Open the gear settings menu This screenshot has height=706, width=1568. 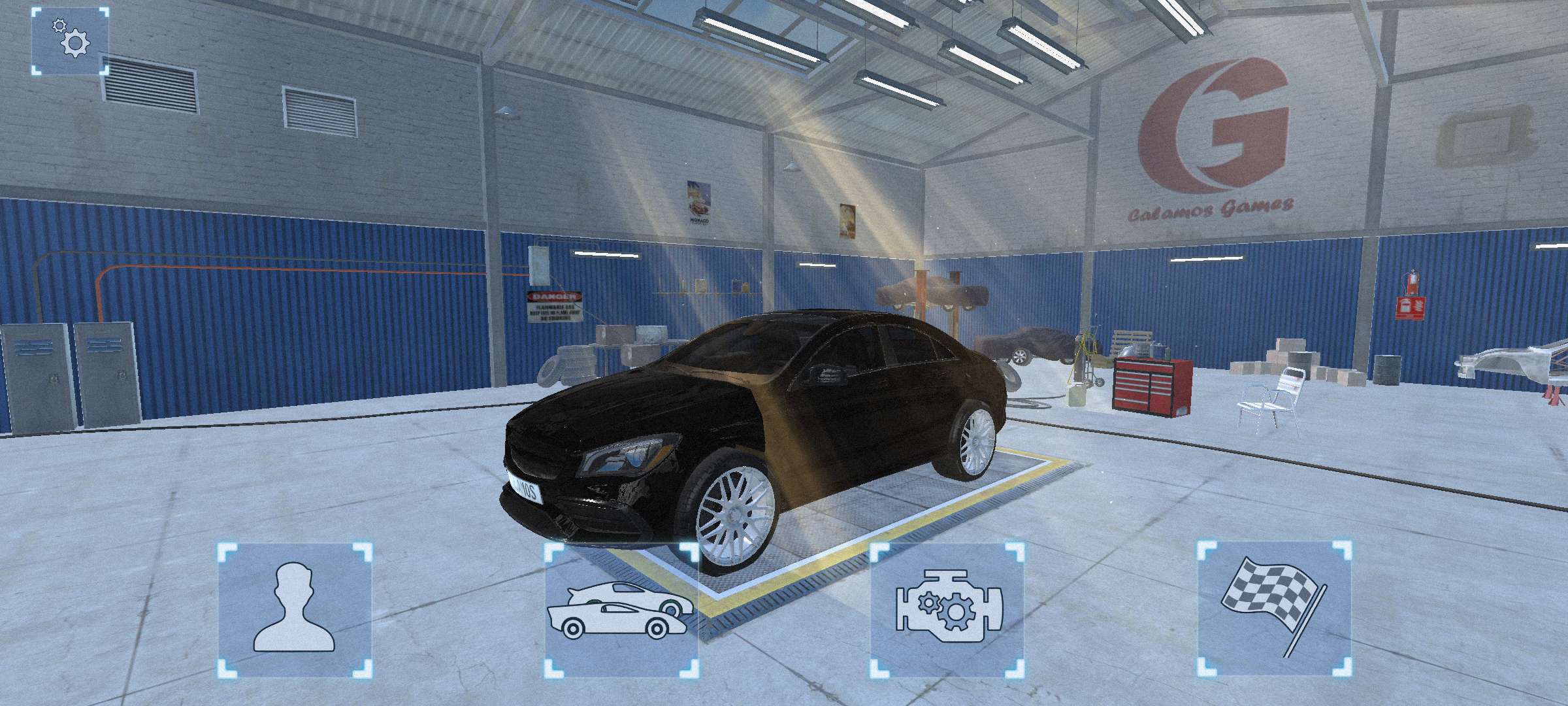tap(70, 41)
